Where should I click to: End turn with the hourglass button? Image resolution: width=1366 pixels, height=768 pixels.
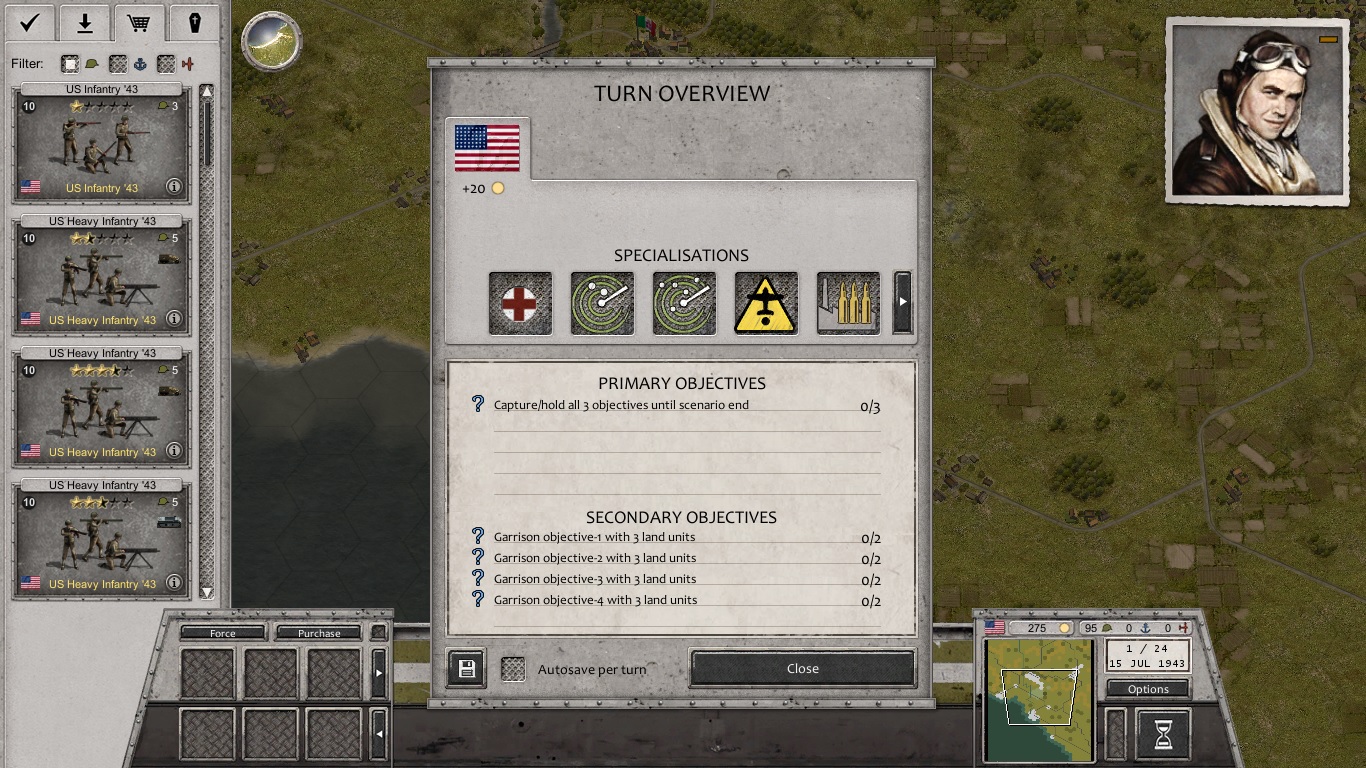[x=1163, y=735]
